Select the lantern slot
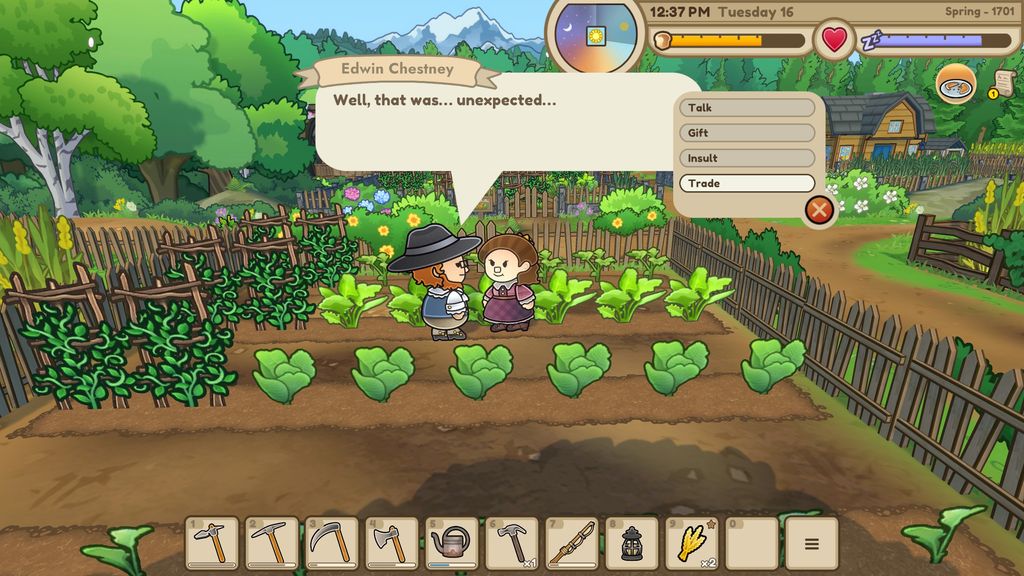Viewport: 1024px width, 576px height. (x=632, y=543)
